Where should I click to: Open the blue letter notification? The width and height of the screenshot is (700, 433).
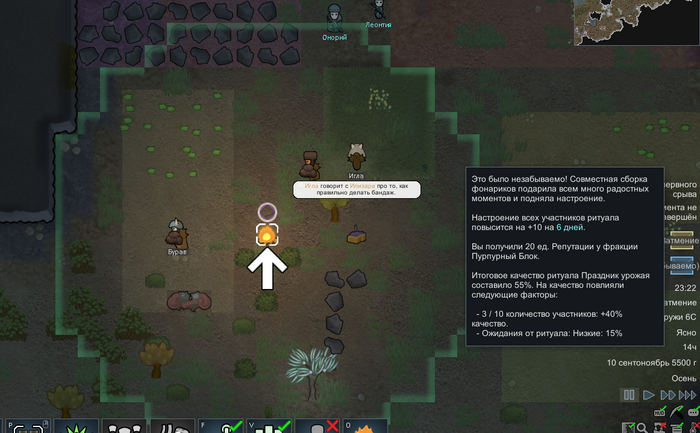pos(681,265)
